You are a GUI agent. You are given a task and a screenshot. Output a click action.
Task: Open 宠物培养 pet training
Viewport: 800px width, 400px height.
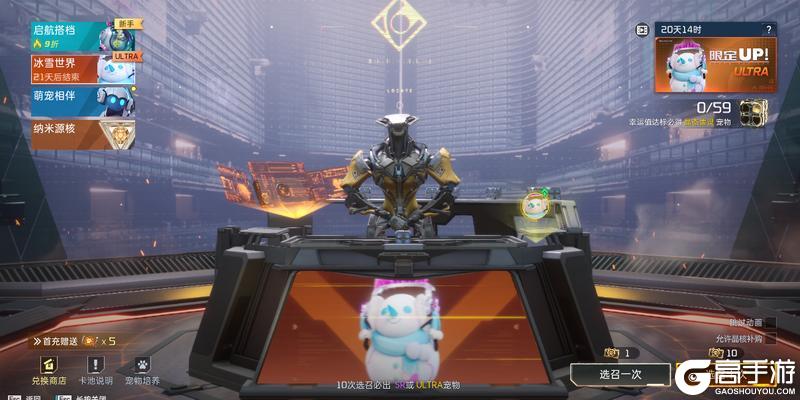pos(142,371)
